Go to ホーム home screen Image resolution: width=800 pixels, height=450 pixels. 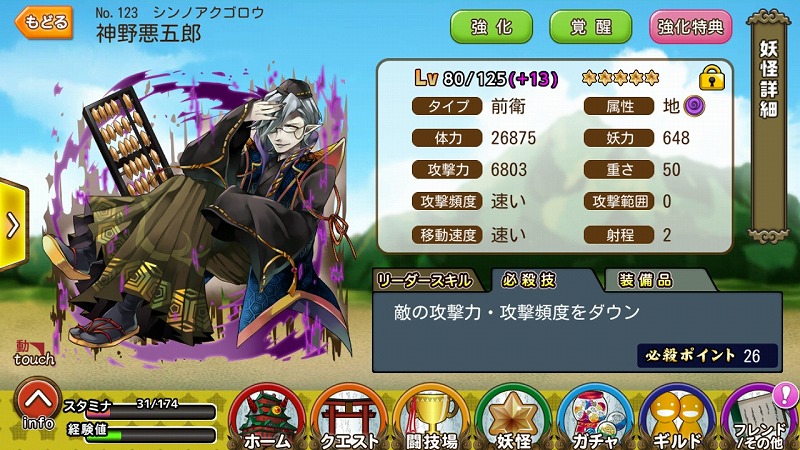click(x=267, y=416)
